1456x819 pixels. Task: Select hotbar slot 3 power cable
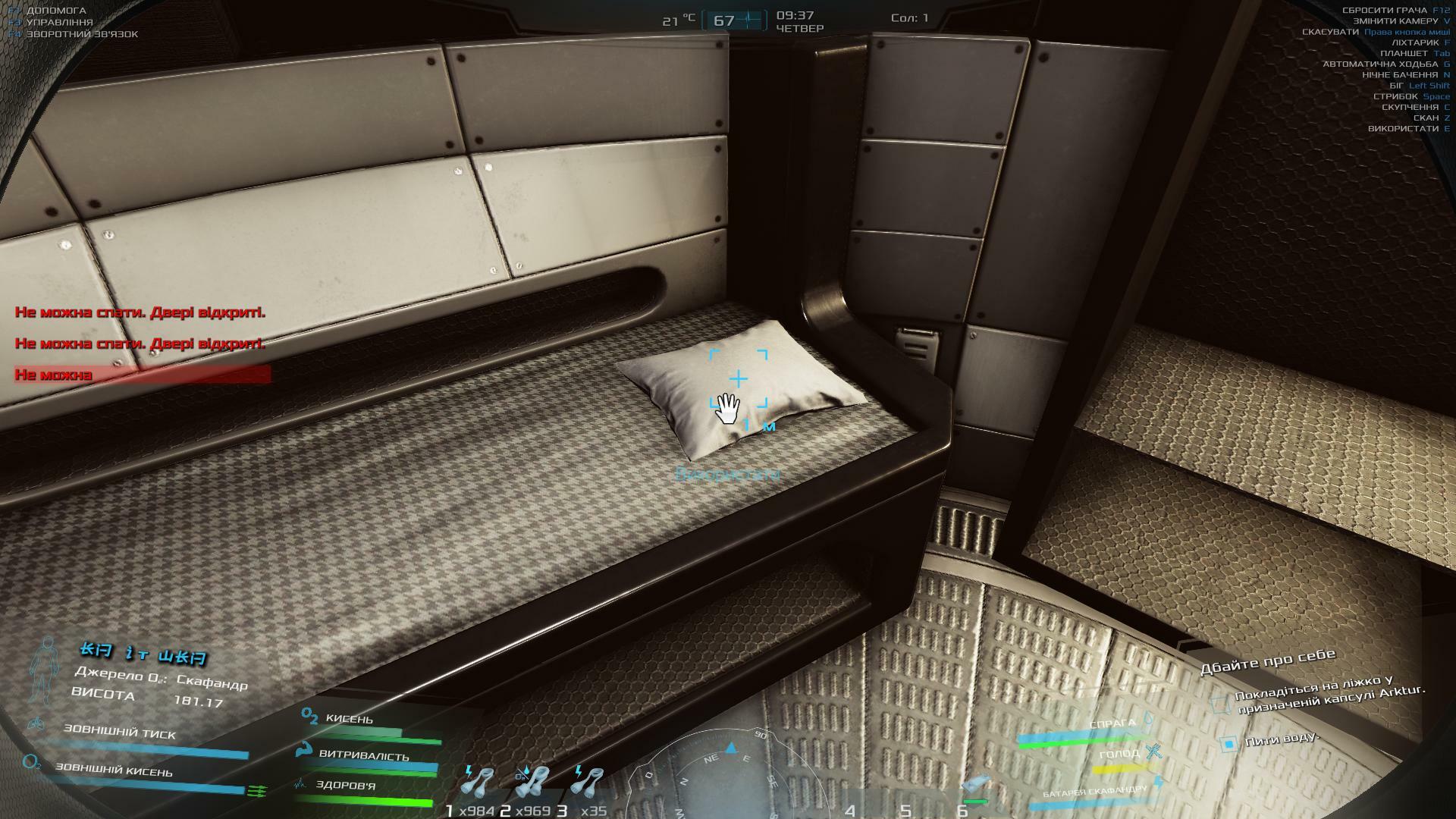coord(588,783)
